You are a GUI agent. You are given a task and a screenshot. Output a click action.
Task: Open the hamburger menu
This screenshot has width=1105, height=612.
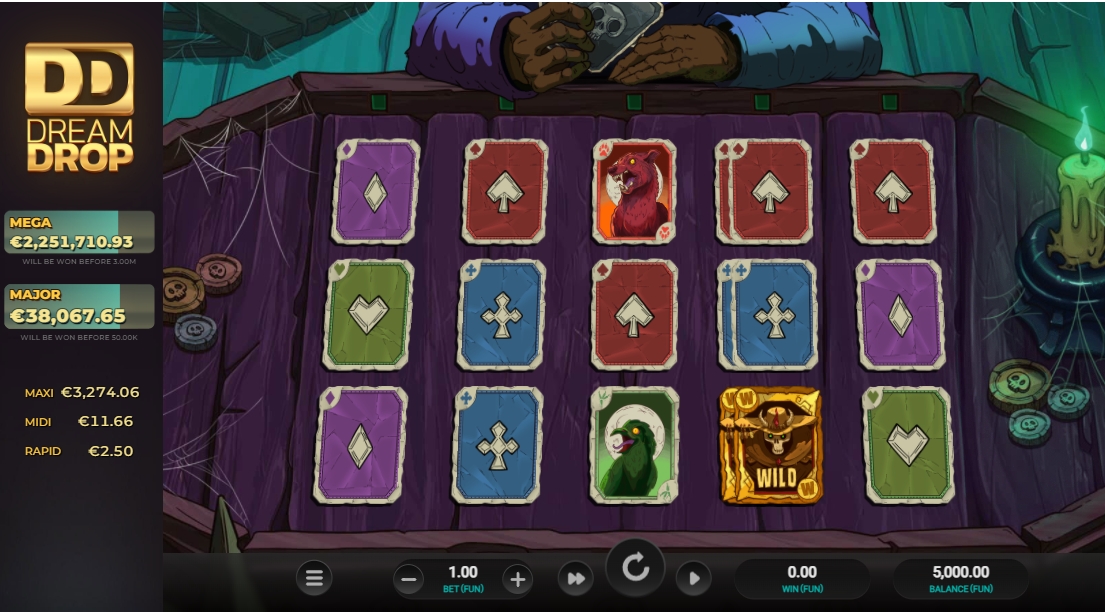coord(314,578)
